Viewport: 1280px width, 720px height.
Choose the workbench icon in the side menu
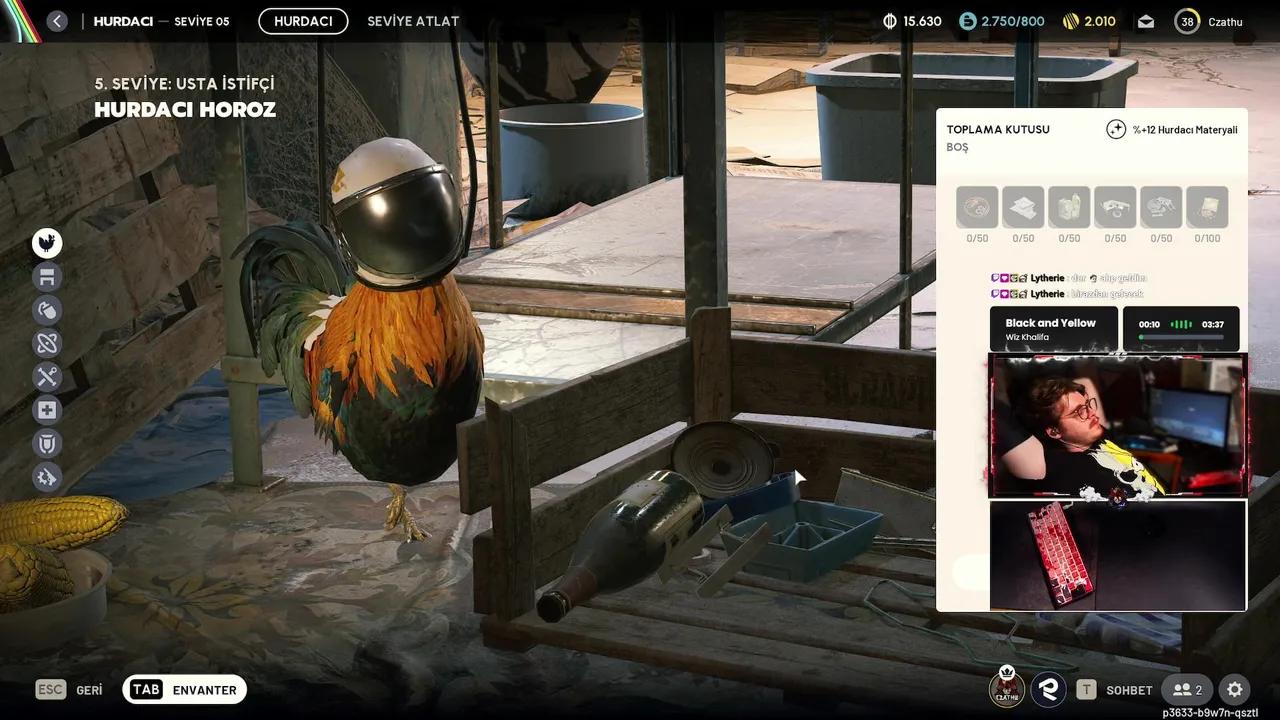[47, 277]
